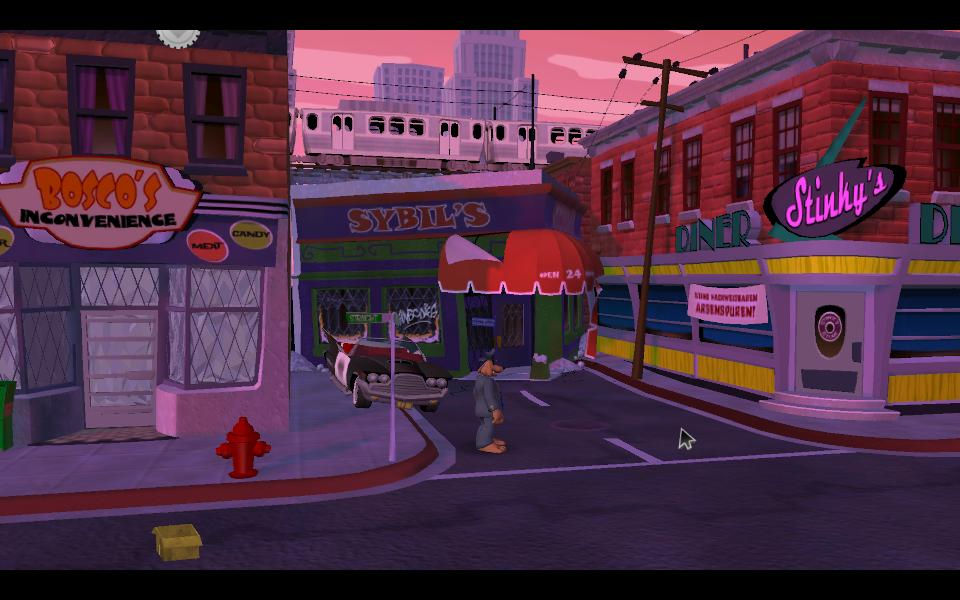Image resolution: width=960 pixels, height=600 pixels.
Task: Open the gear settings menu
Action: (178, 37)
